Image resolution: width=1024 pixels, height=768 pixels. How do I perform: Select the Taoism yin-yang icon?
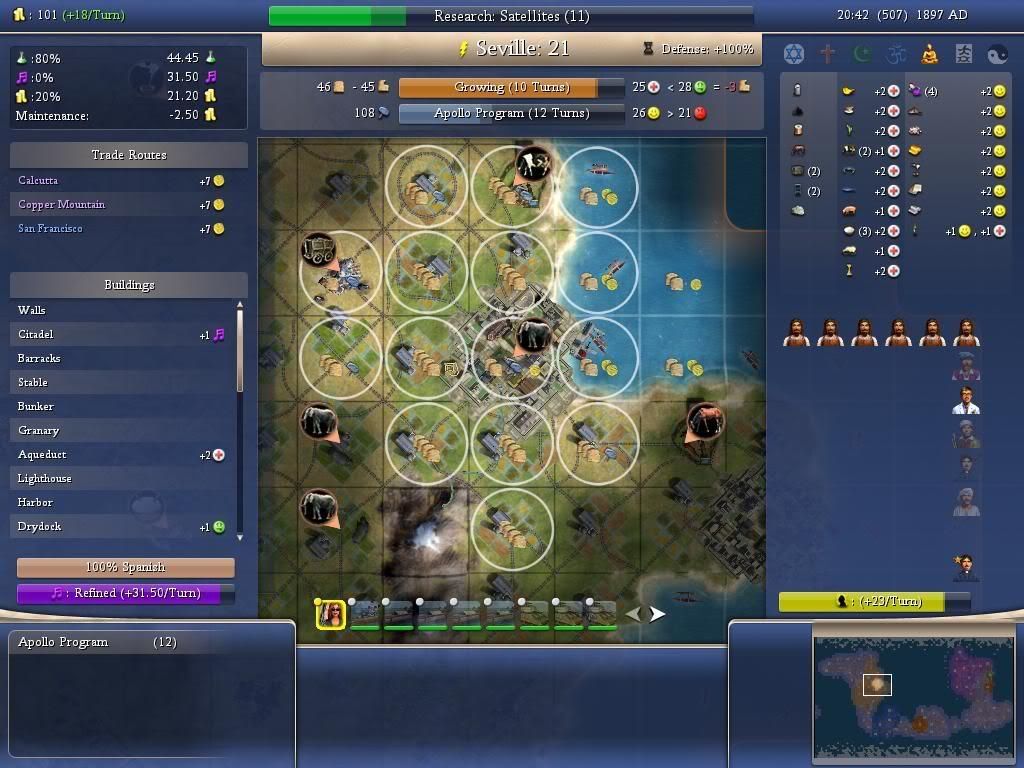click(998, 53)
